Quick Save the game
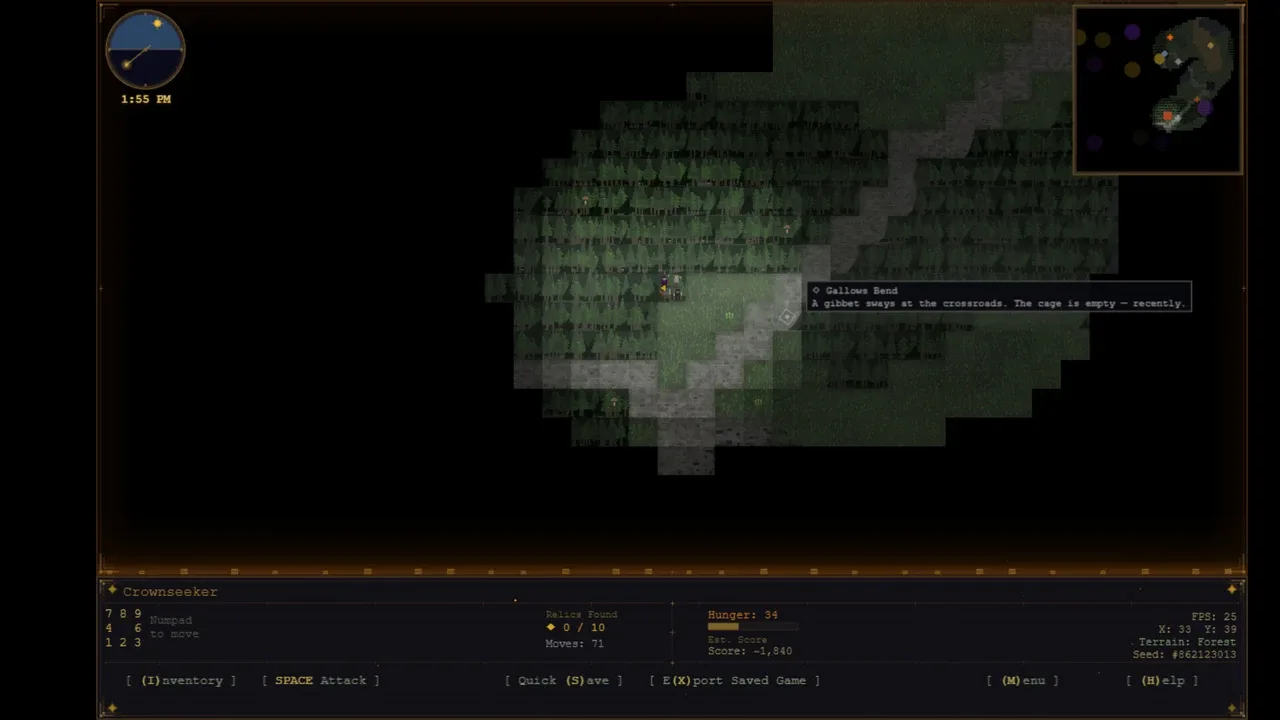The image size is (1280, 720). [x=563, y=680]
